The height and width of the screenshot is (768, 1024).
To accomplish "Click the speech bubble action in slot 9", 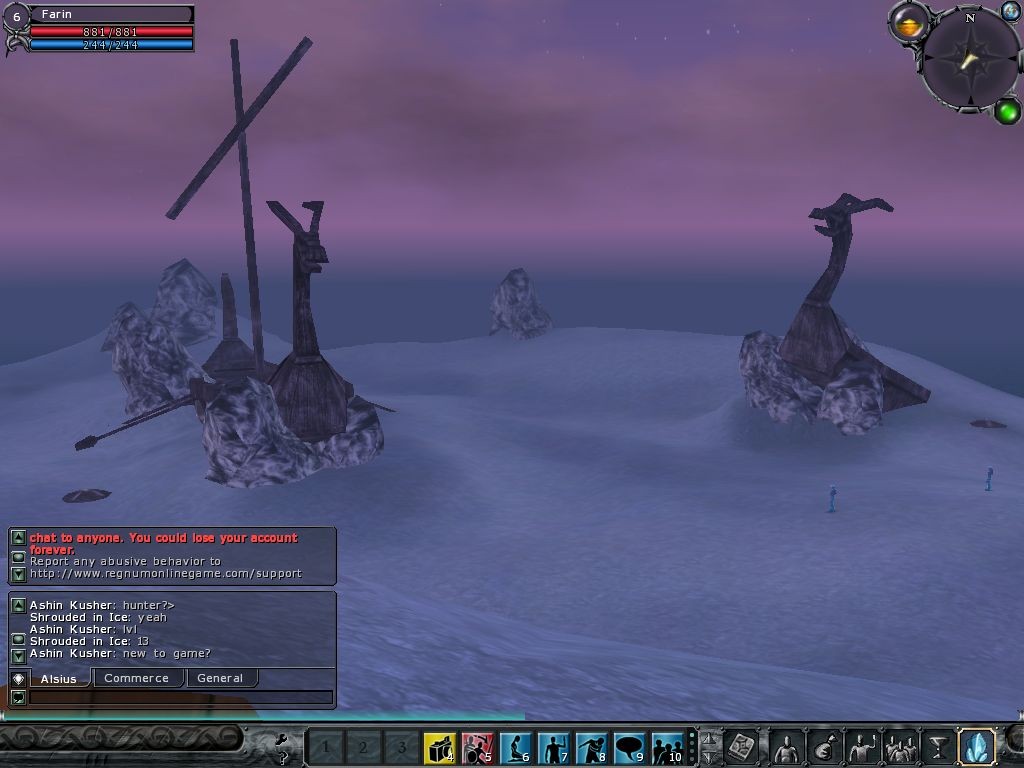I will click(630, 747).
